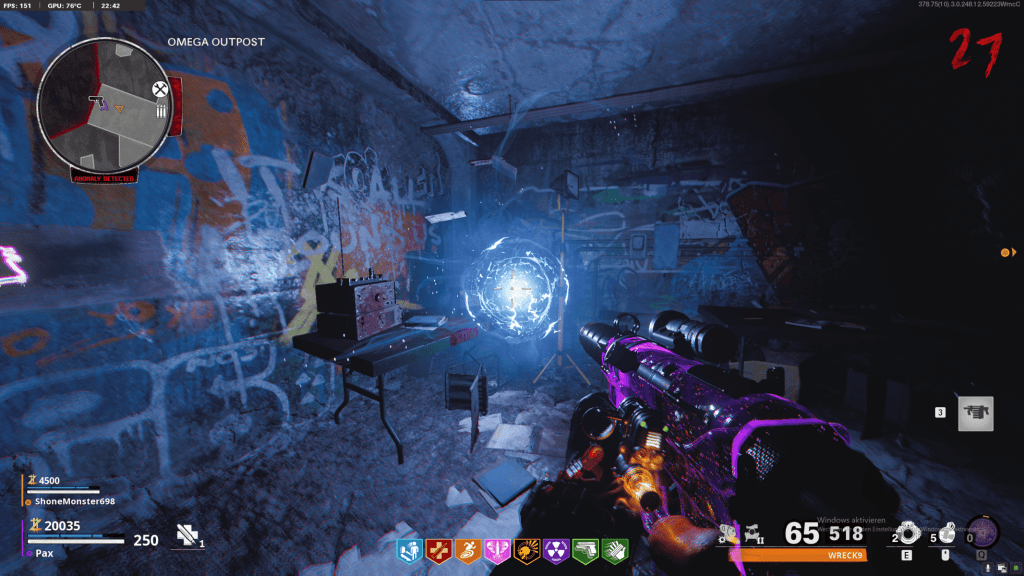Select the red Jugger-Nog perk icon
Image resolution: width=1024 pixels, height=576 pixels.
click(439, 549)
